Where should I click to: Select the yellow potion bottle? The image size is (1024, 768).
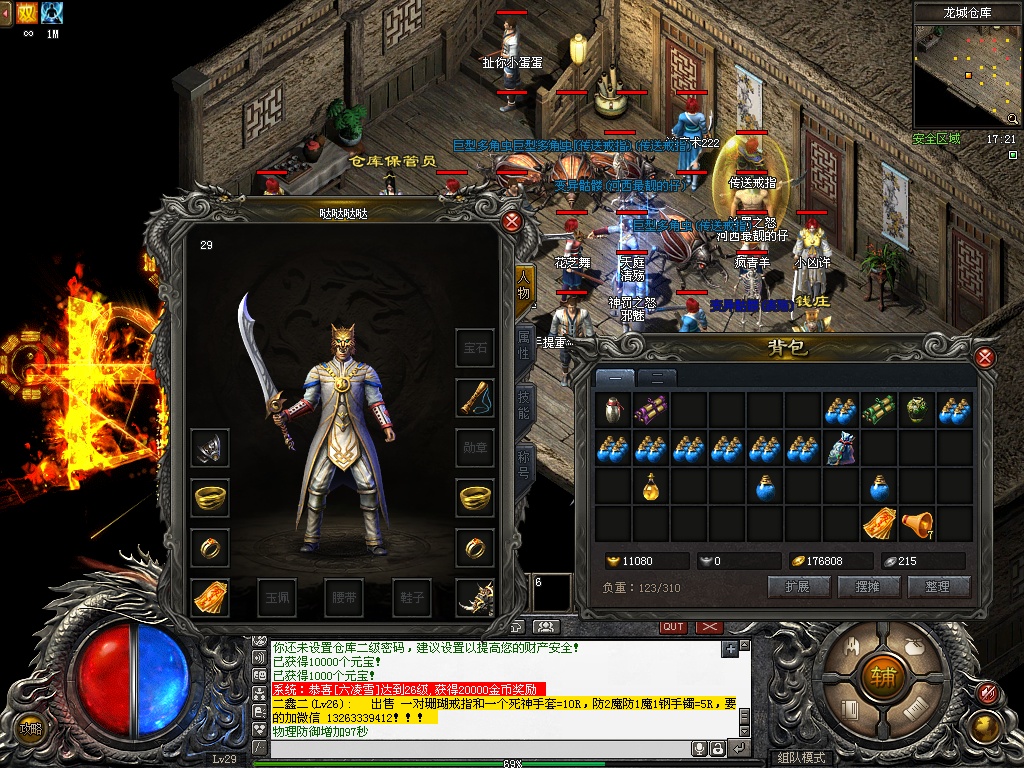pos(652,487)
